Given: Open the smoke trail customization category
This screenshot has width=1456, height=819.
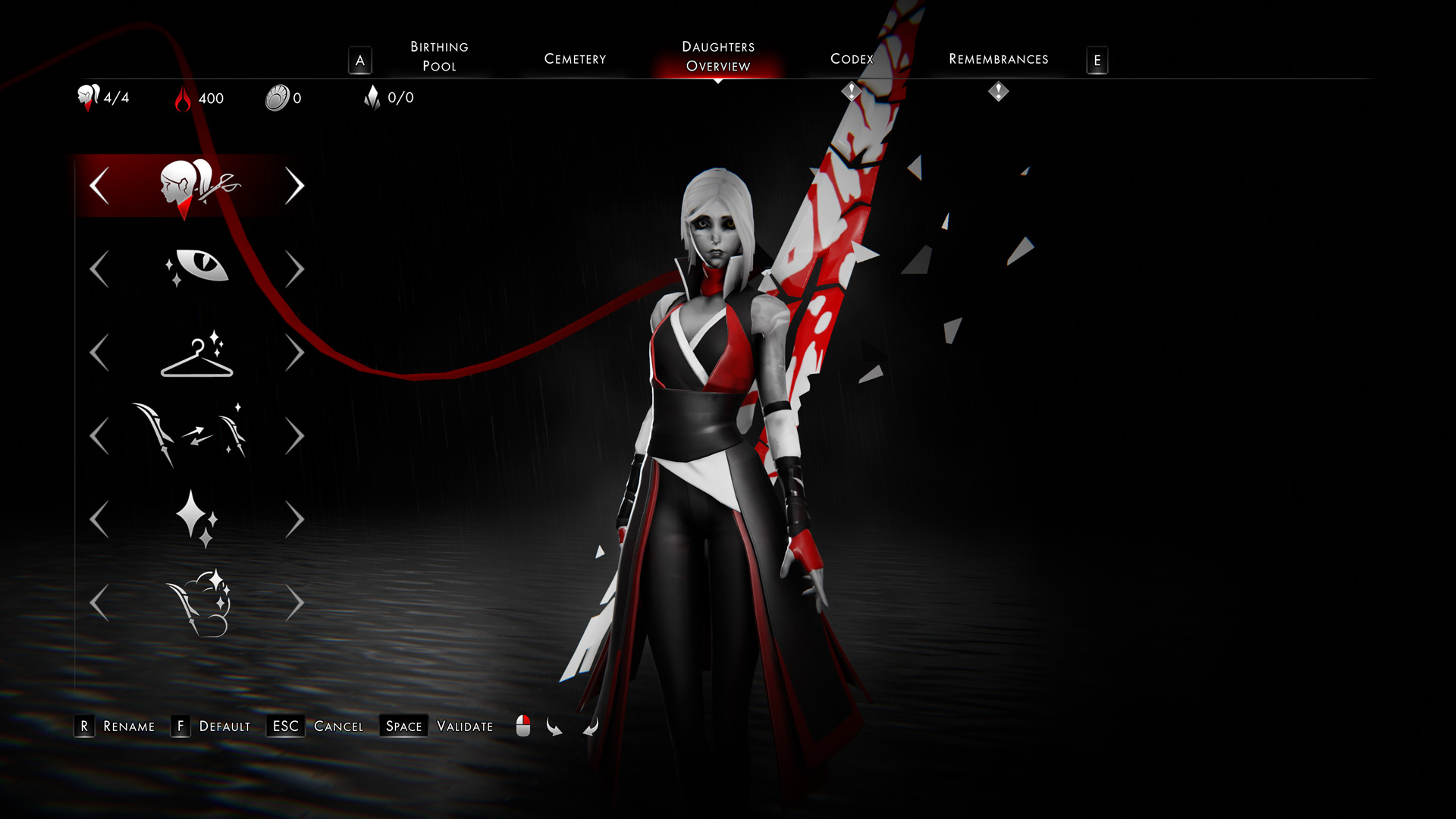Looking at the screenshot, I should pyautogui.click(x=199, y=601).
